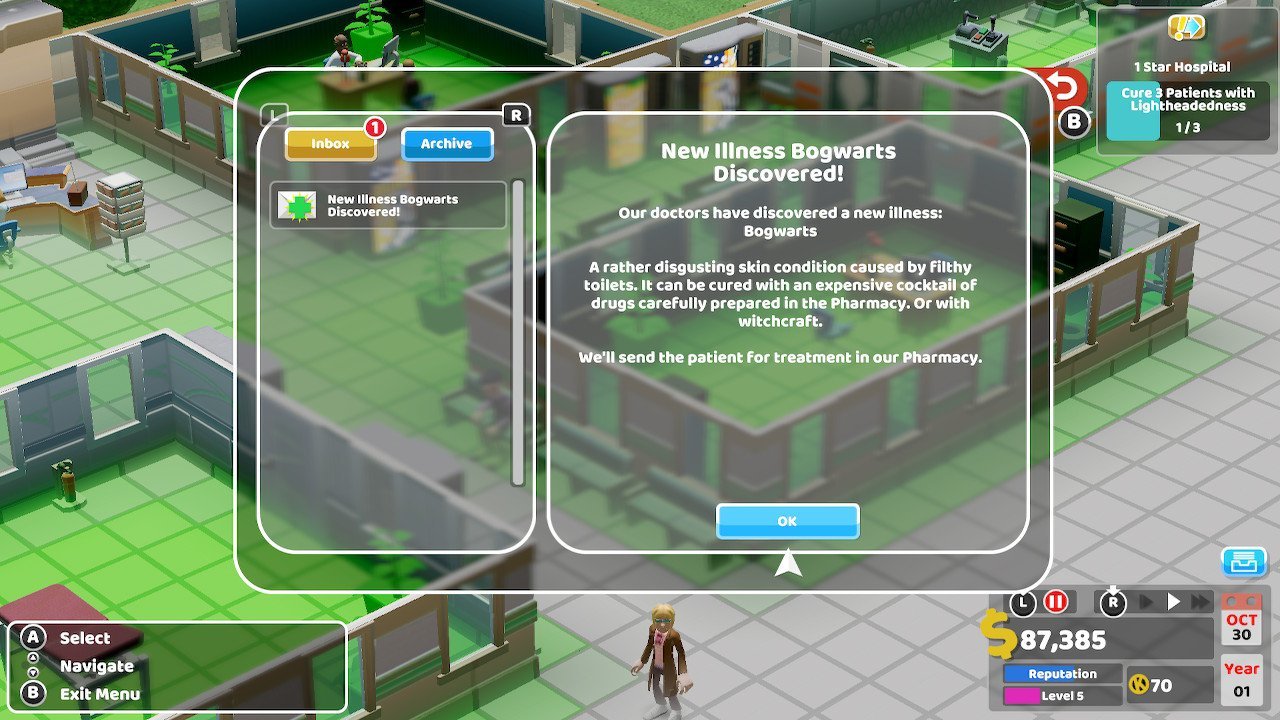Set game speed to slow play
Image resolution: width=1280 pixels, height=720 pixels.
pyautogui.click(x=1147, y=602)
